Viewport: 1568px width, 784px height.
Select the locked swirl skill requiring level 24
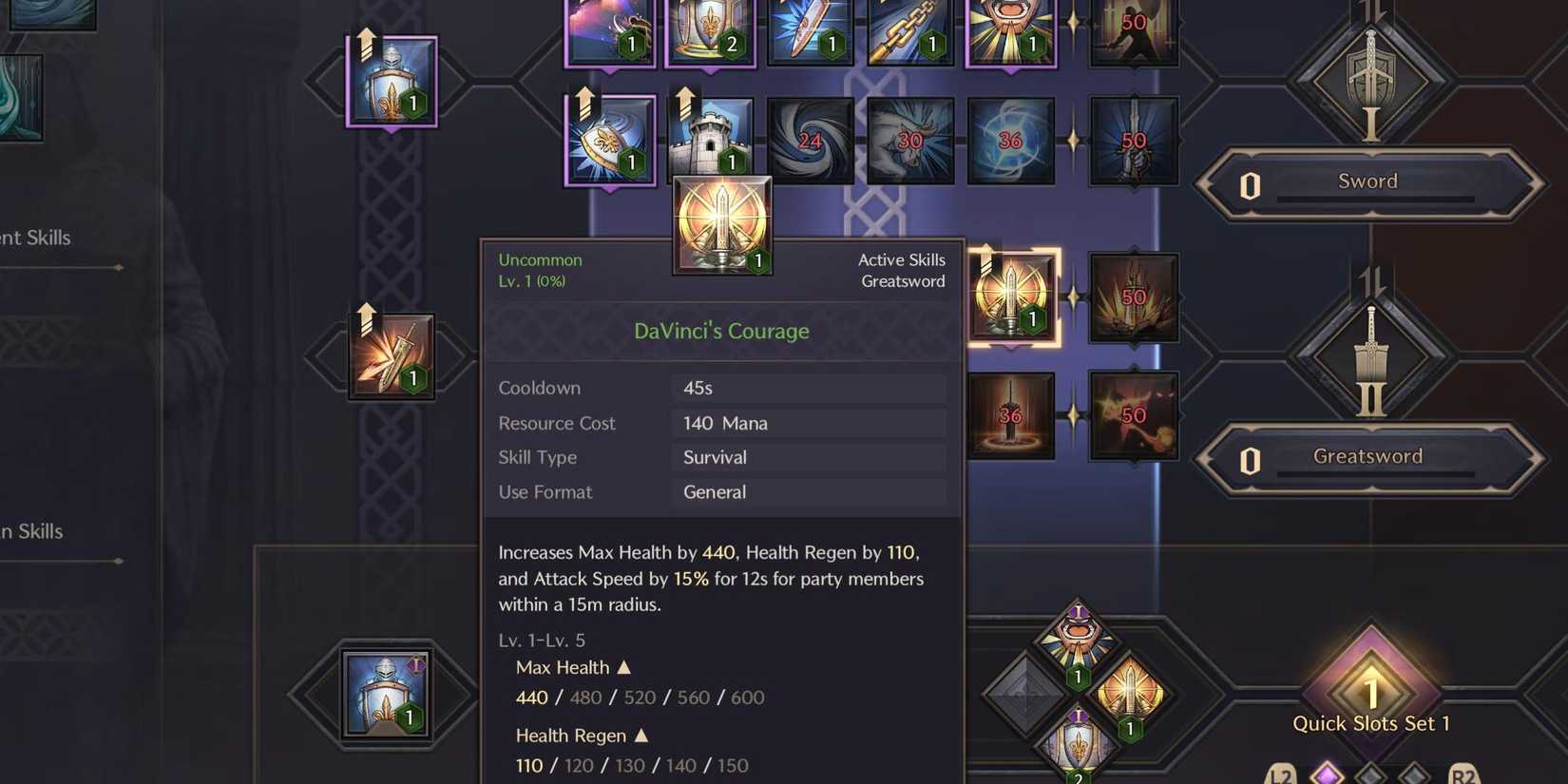809,140
